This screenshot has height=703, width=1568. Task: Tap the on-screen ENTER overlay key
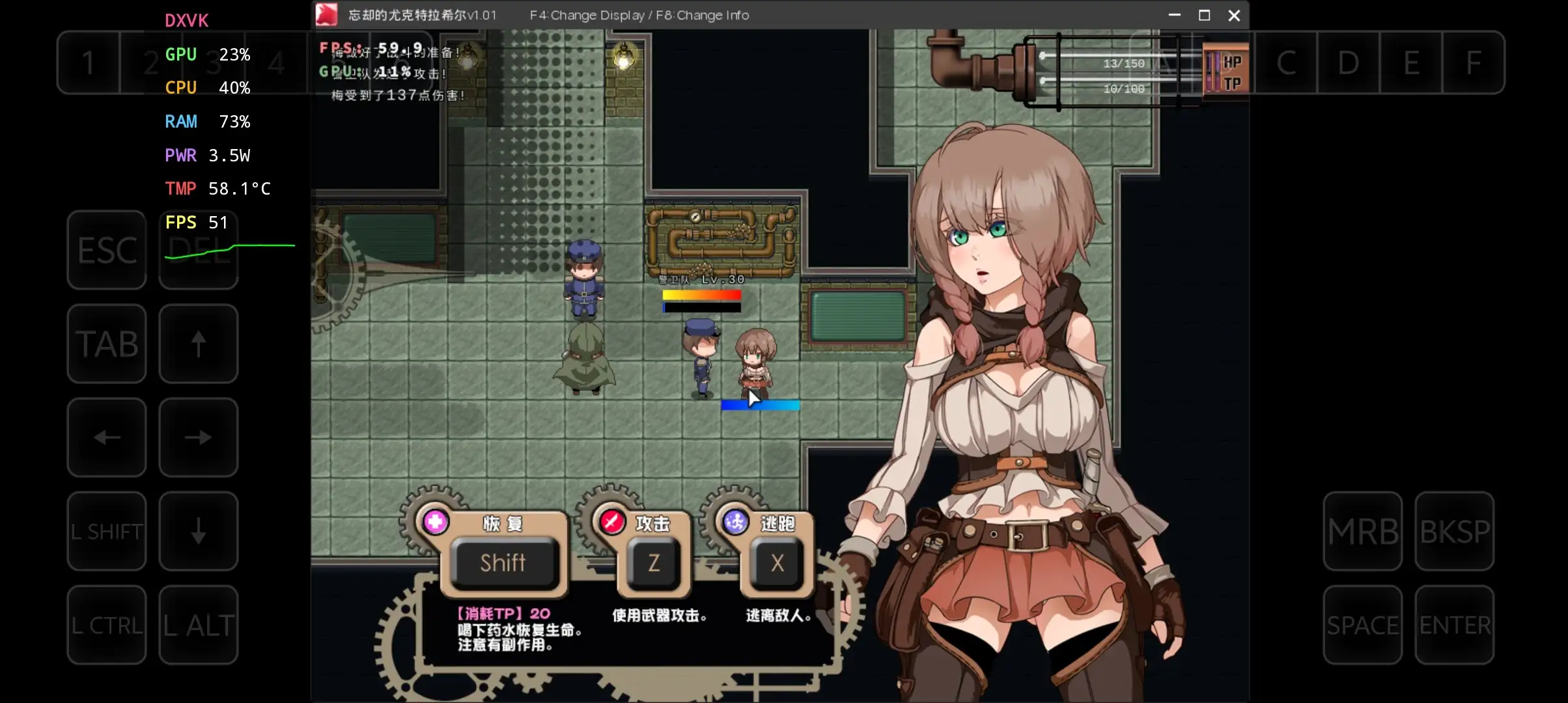(x=1454, y=625)
